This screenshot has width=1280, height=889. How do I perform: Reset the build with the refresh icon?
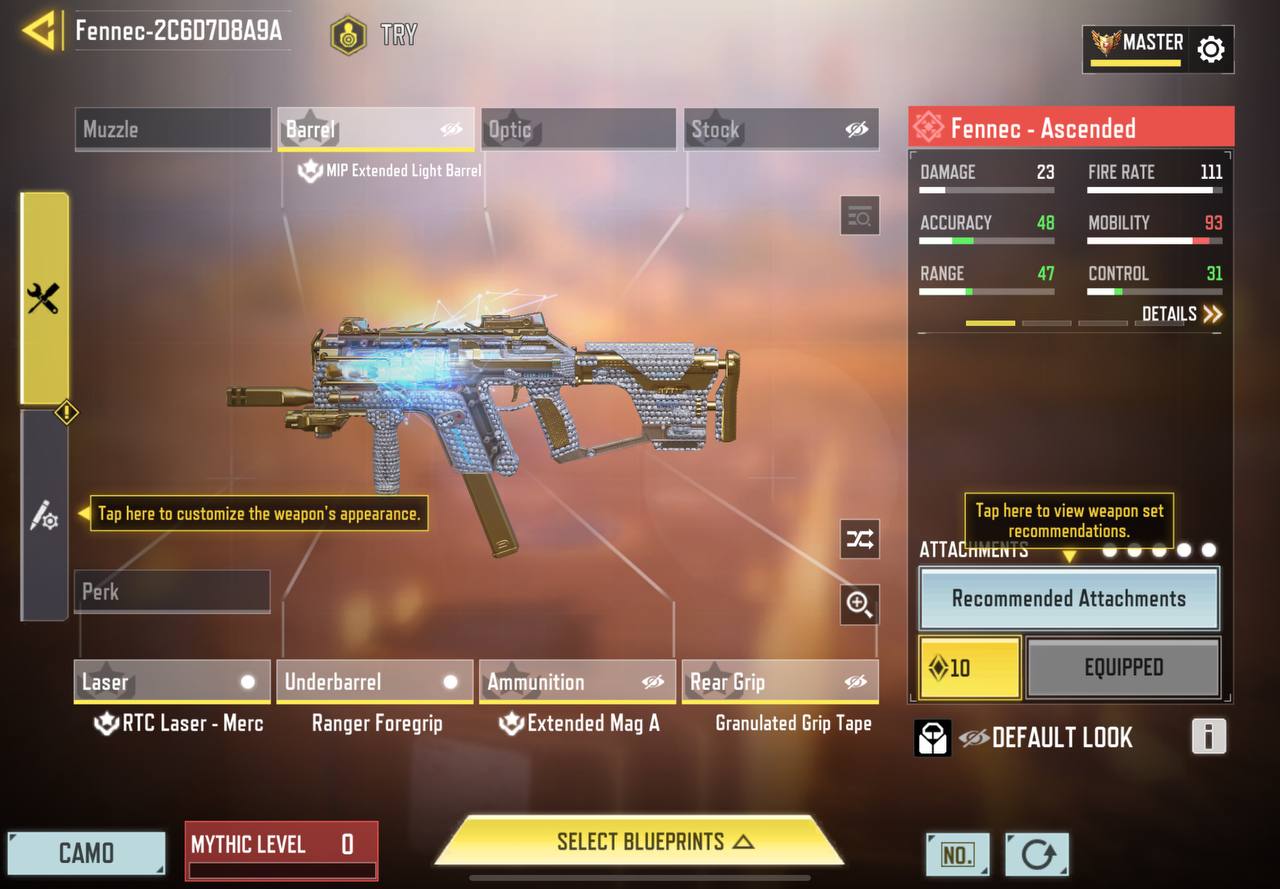pyautogui.click(x=1037, y=855)
